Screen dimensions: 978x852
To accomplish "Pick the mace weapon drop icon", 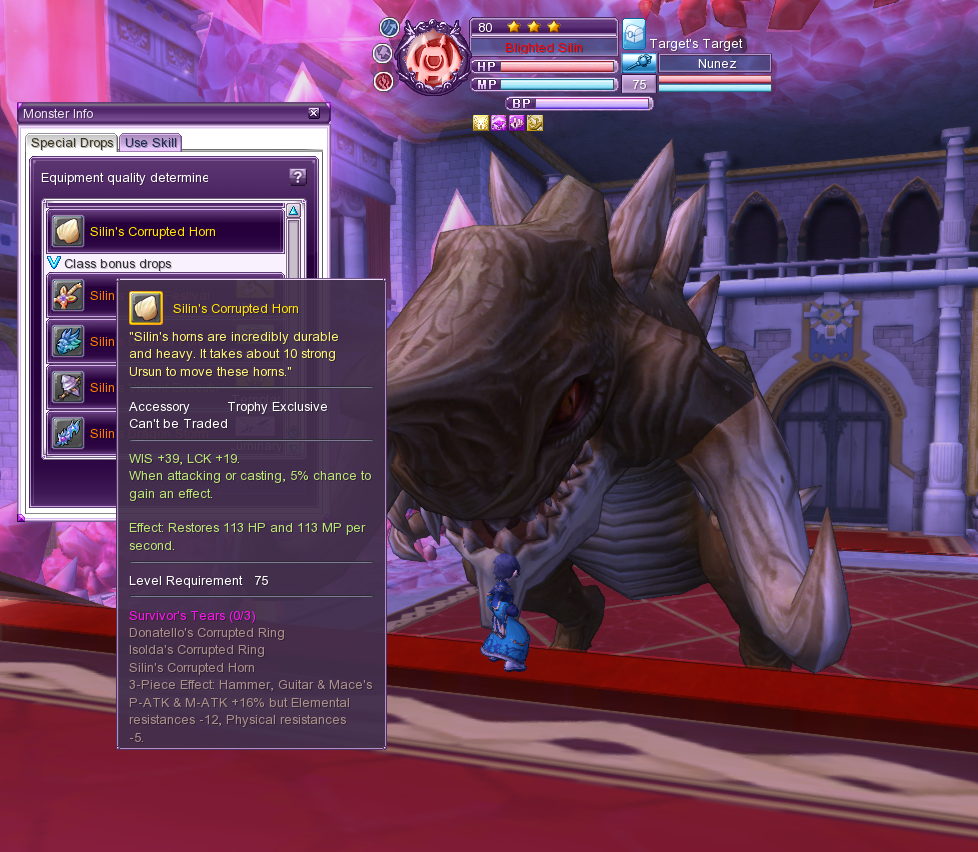I will click(68, 387).
